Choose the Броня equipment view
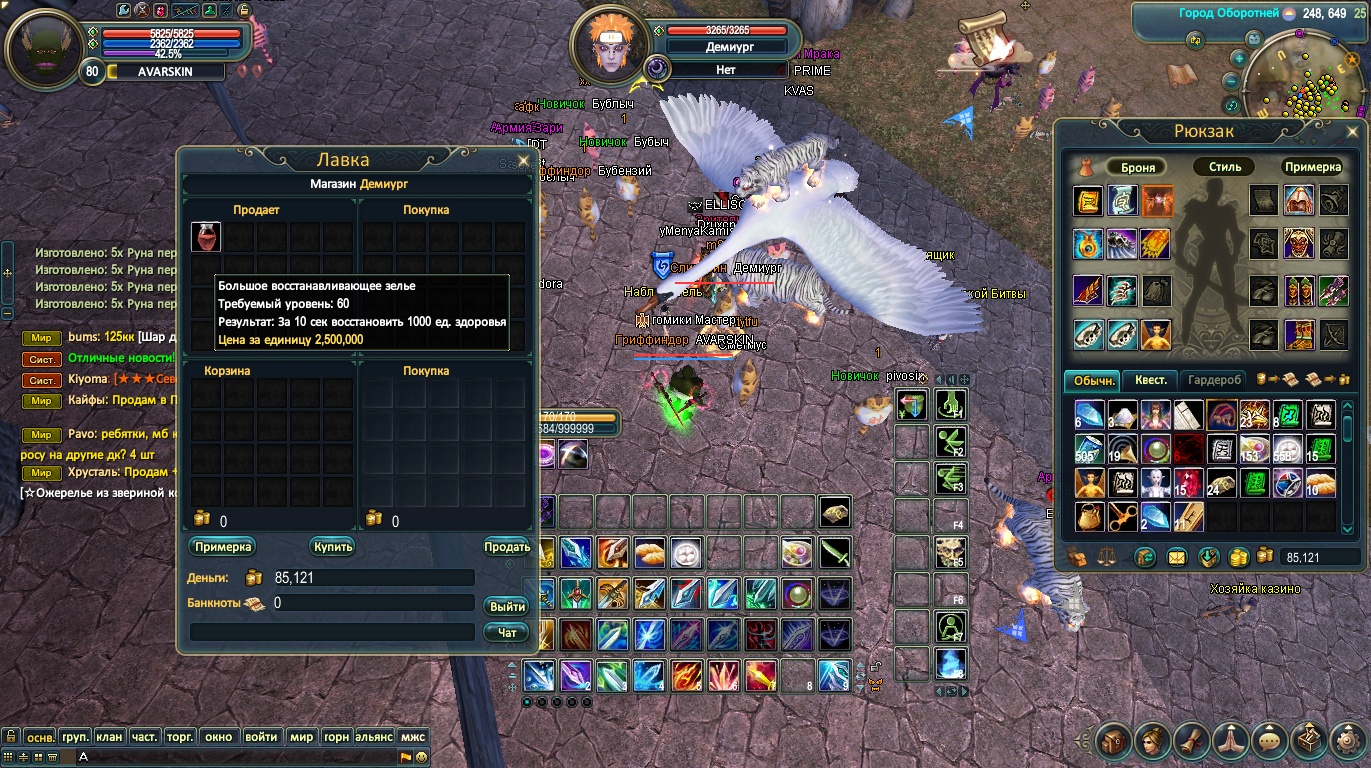Viewport: 1371px width, 768px height. tap(1138, 167)
